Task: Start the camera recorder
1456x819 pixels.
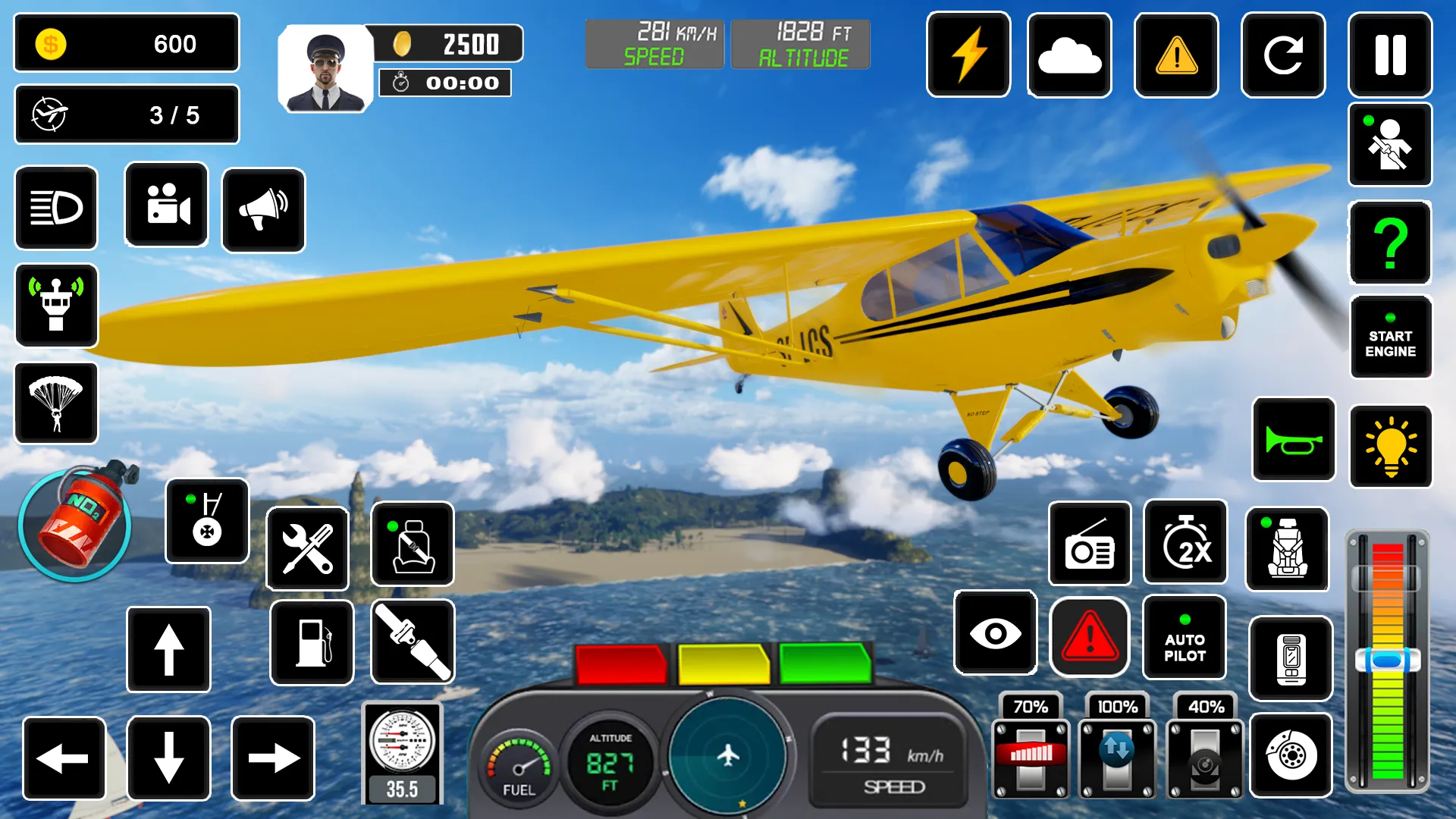Action: 166,209
